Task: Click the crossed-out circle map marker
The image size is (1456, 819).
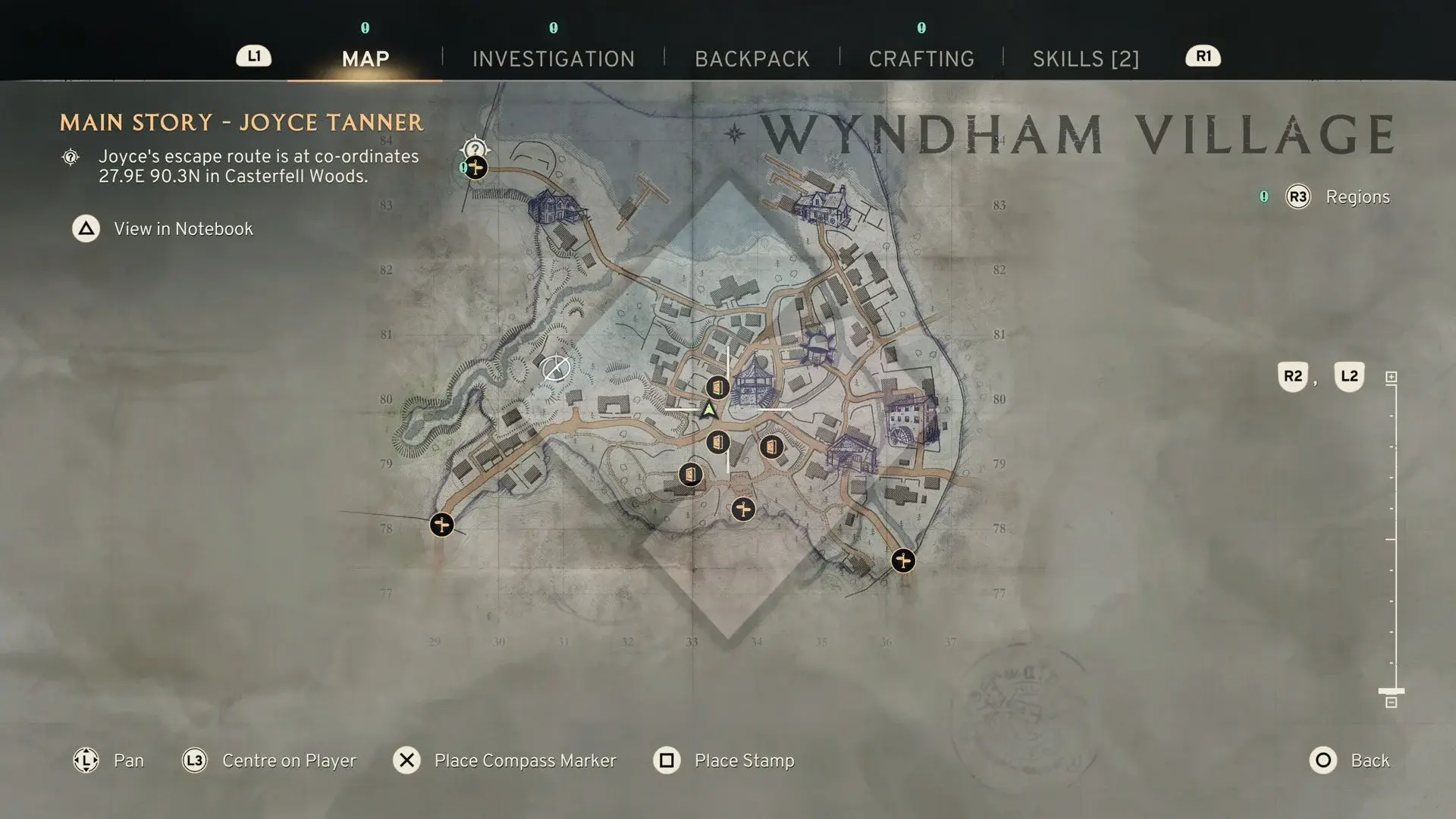Action: 556,369
